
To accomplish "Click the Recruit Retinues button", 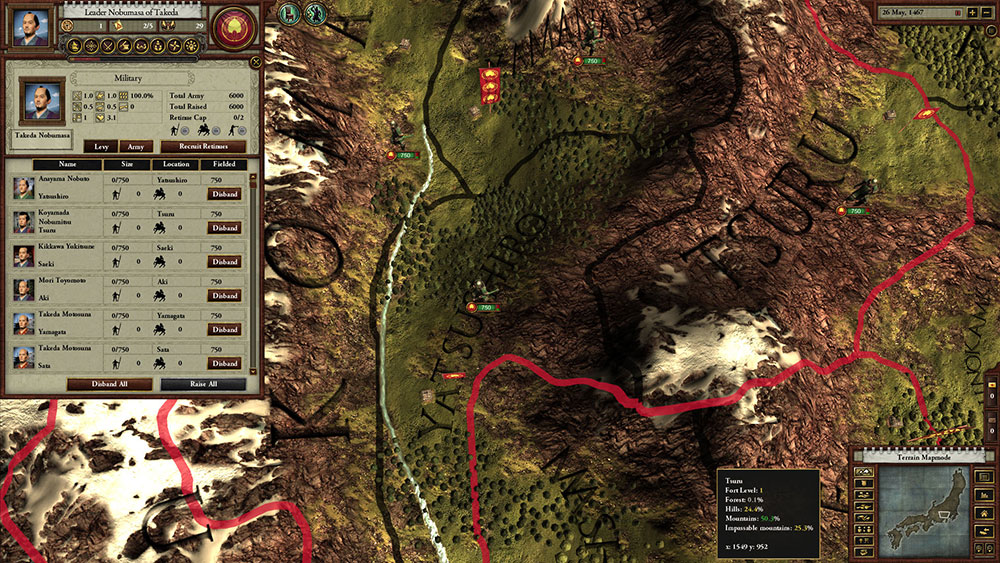I will pyautogui.click(x=203, y=146).
